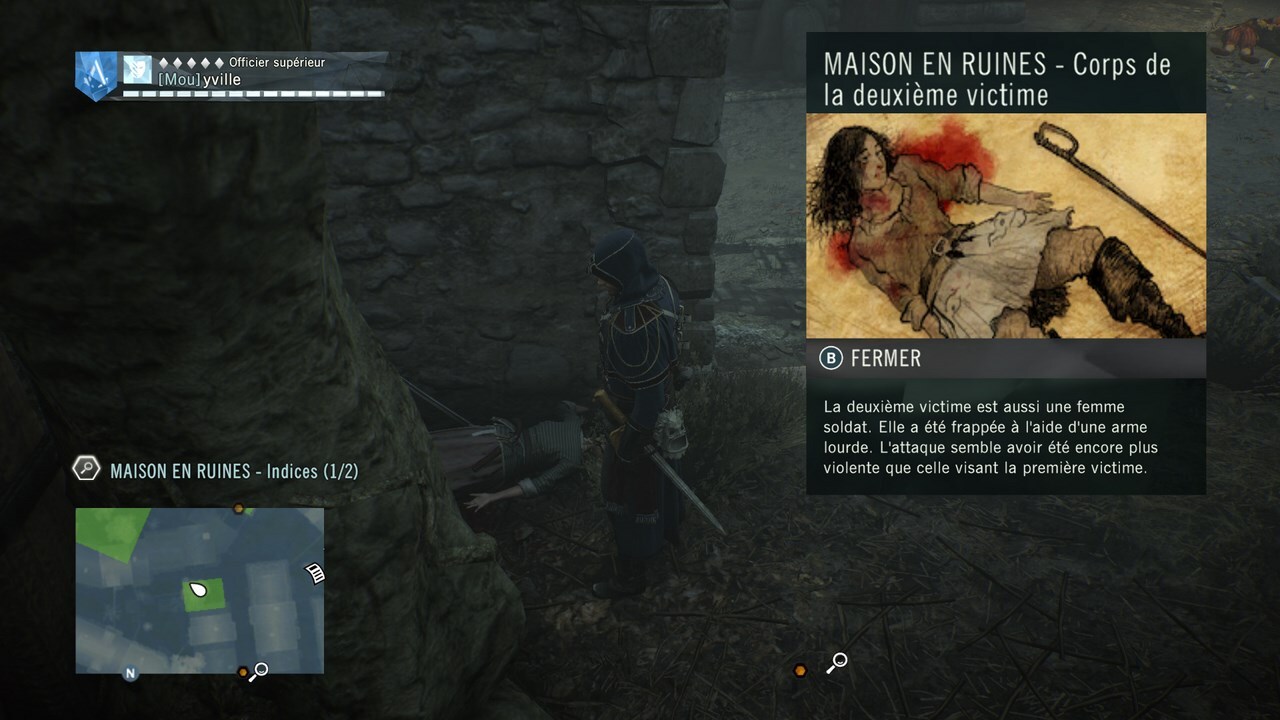Click the blue Assassin crest badge
The image size is (1280, 720).
[x=96, y=74]
